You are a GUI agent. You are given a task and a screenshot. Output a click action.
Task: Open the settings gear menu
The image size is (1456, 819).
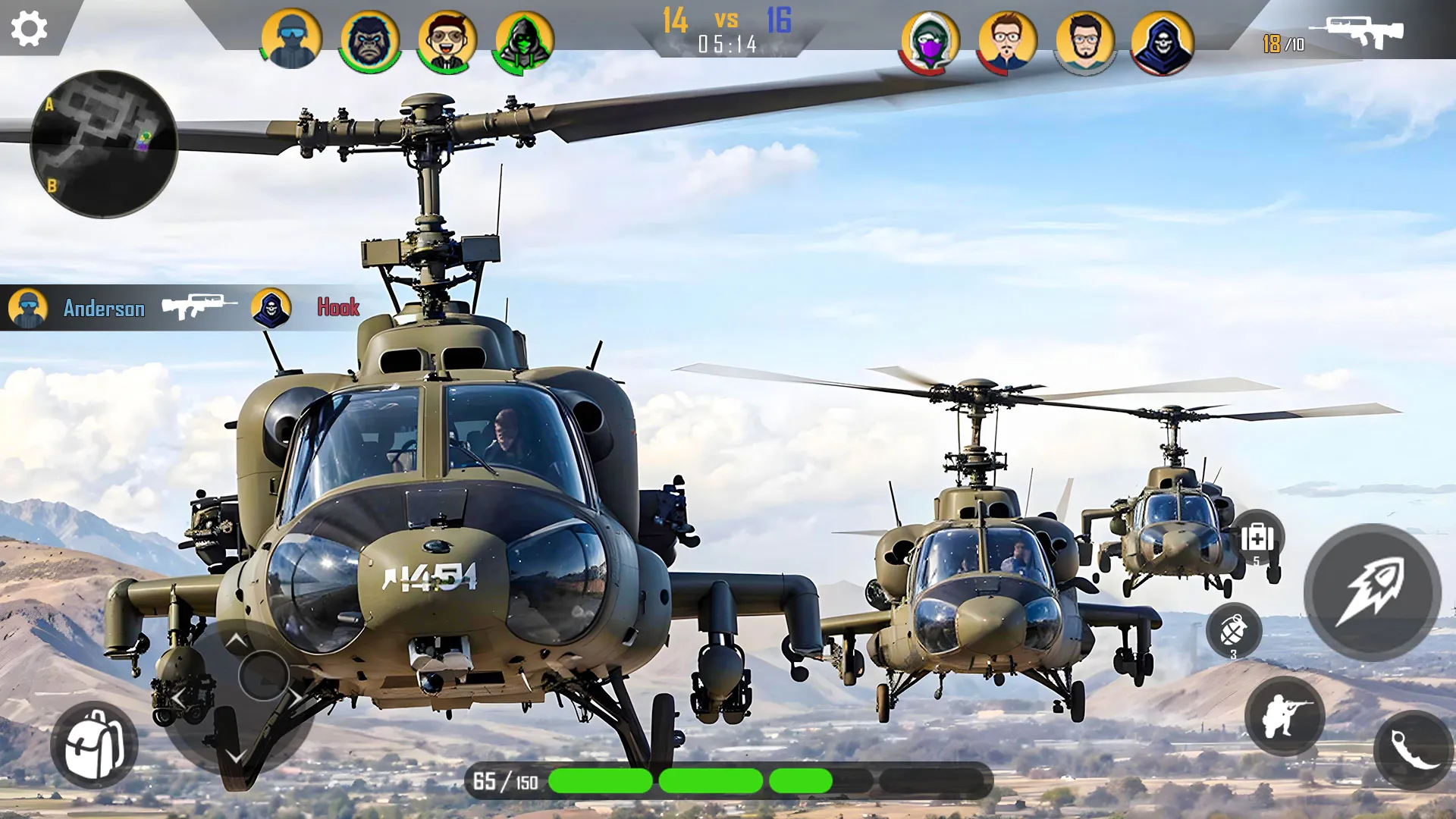click(29, 29)
